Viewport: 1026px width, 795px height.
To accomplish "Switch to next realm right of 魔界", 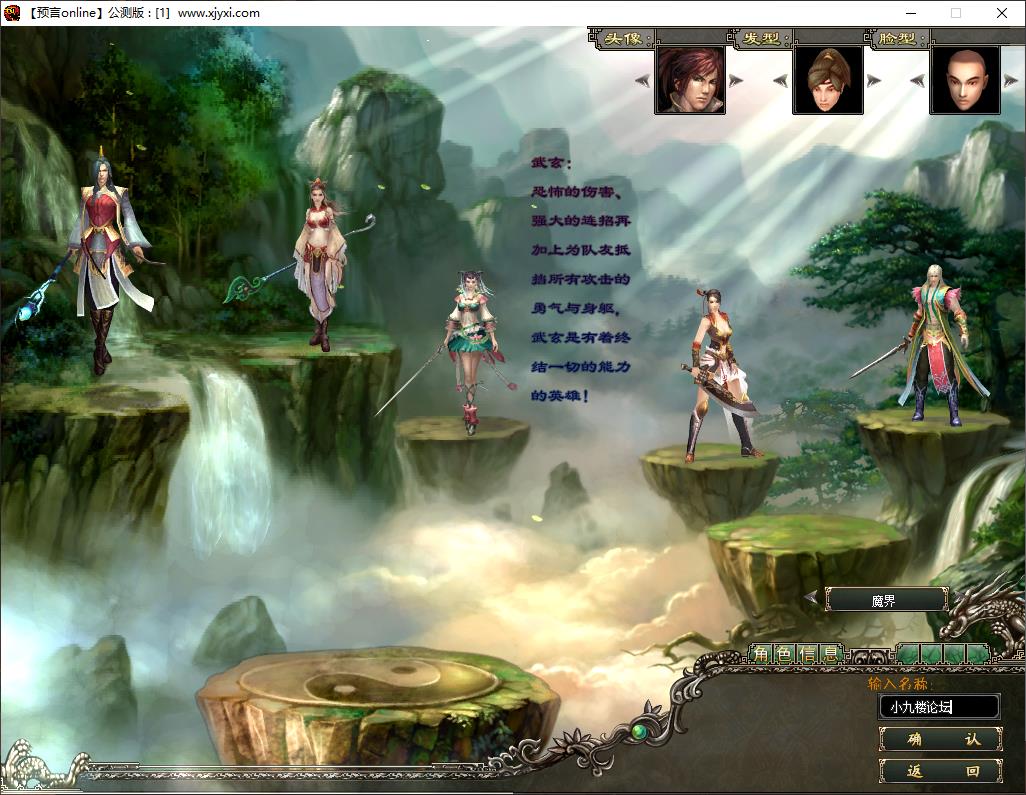I will (958, 598).
